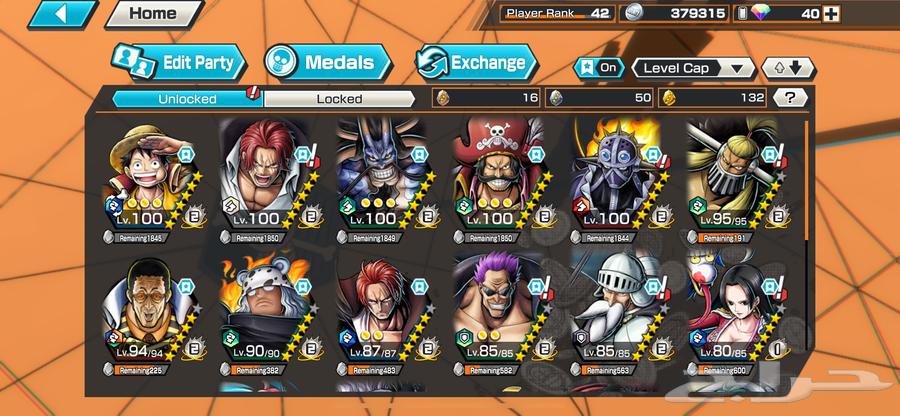Open Edit Party
This screenshot has height=416, width=900.
(x=179, y=63)
